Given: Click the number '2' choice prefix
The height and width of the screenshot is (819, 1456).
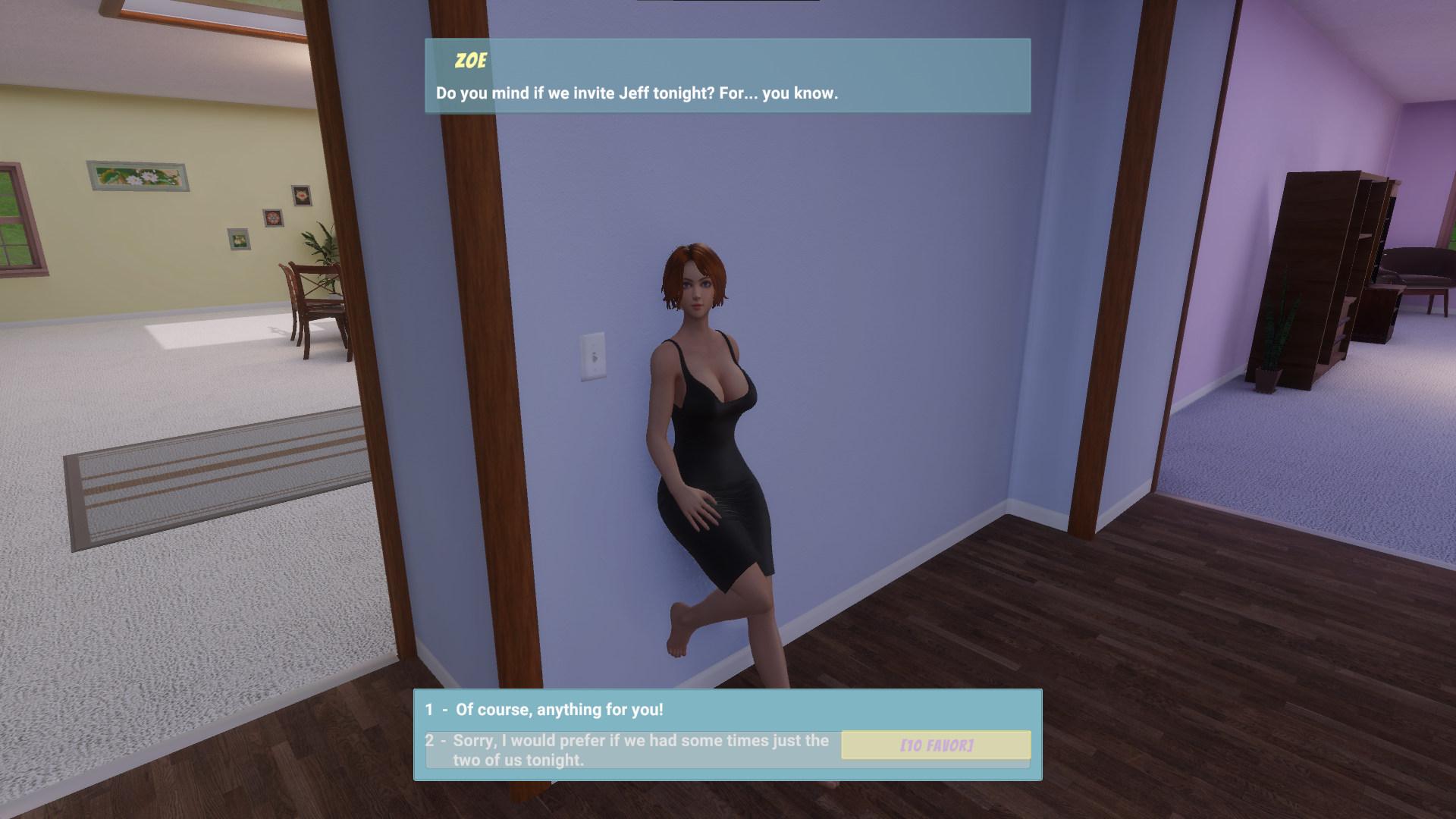Looking at the screenshot, I should (429, 741).
